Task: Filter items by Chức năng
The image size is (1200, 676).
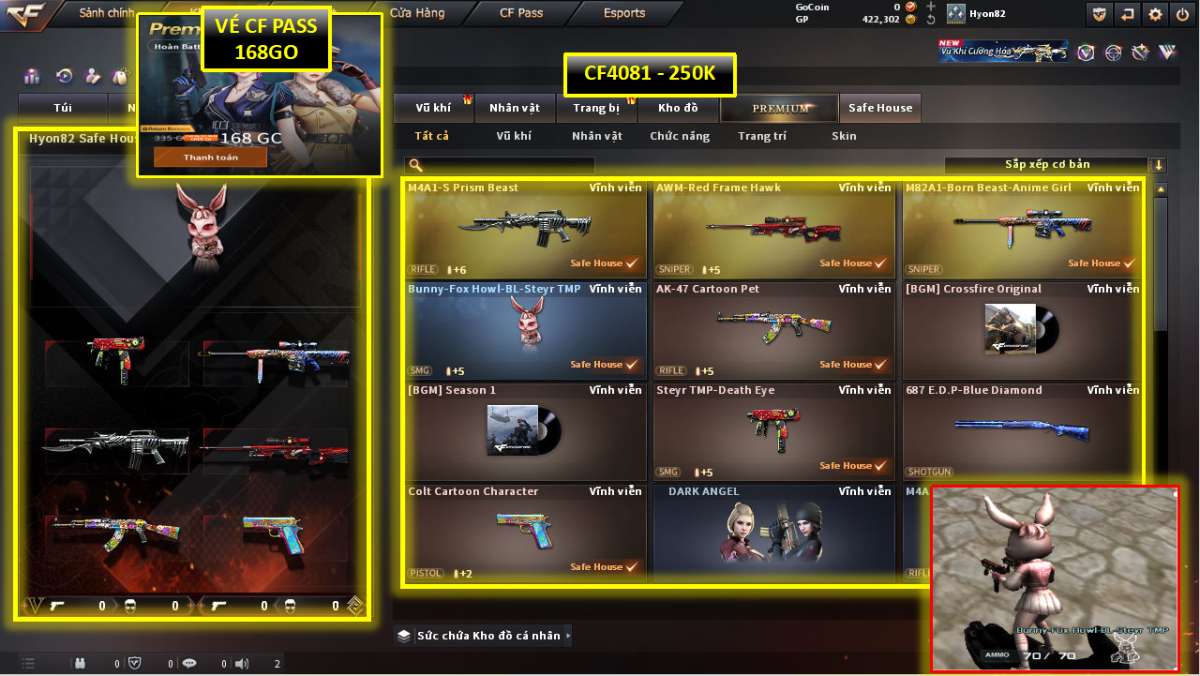Action: click(x=679, y=136)
